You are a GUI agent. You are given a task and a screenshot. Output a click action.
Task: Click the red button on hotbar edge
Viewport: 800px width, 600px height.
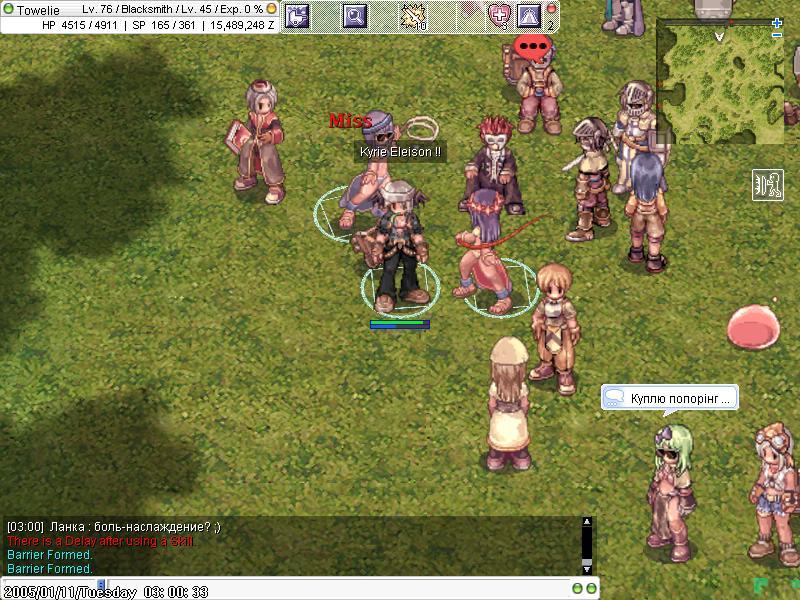point(552,9)
